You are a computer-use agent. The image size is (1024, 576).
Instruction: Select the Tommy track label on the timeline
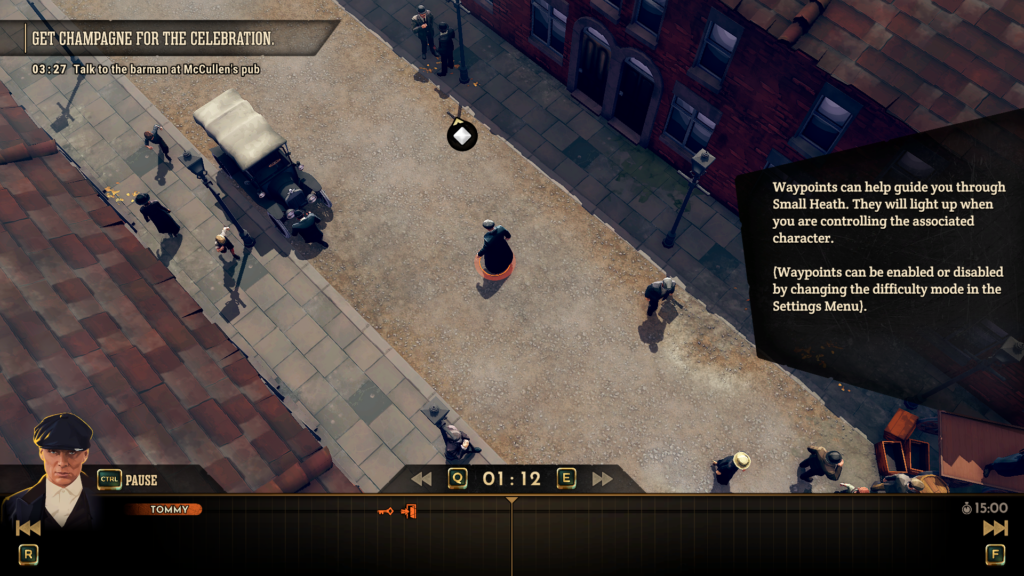(165, 510)
